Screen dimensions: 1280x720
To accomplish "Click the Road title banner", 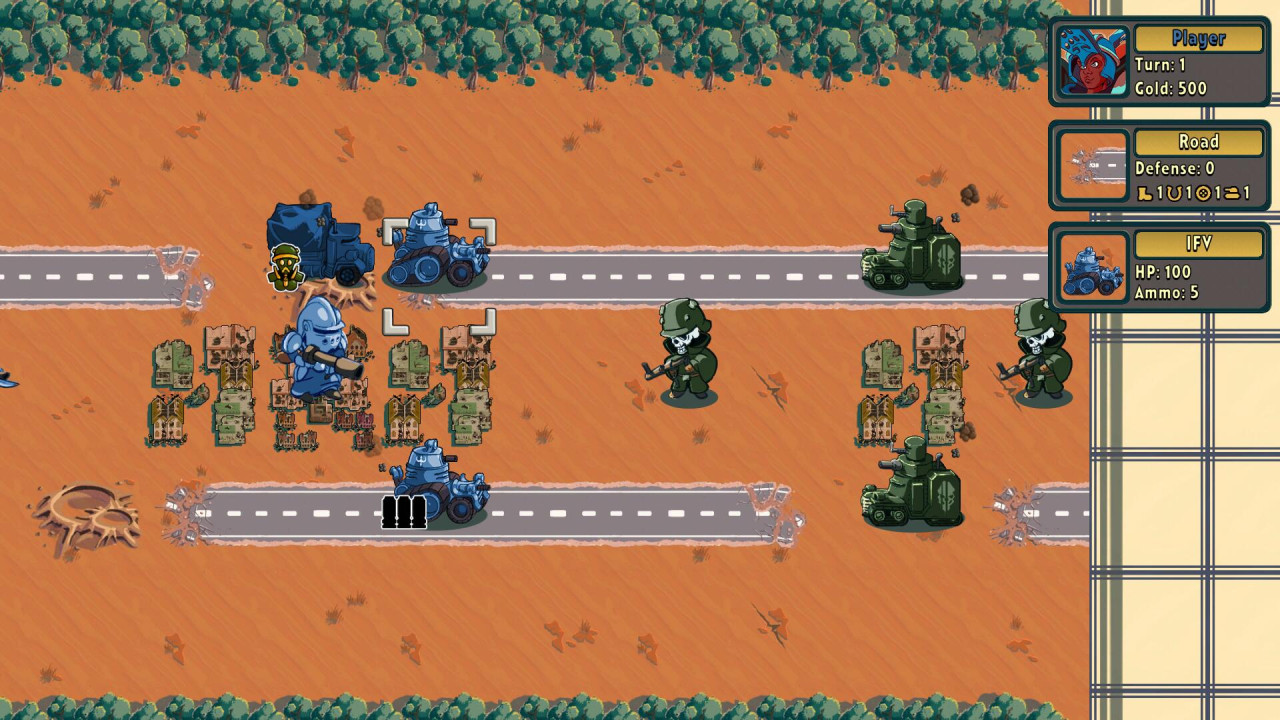I will point(1199,142).
